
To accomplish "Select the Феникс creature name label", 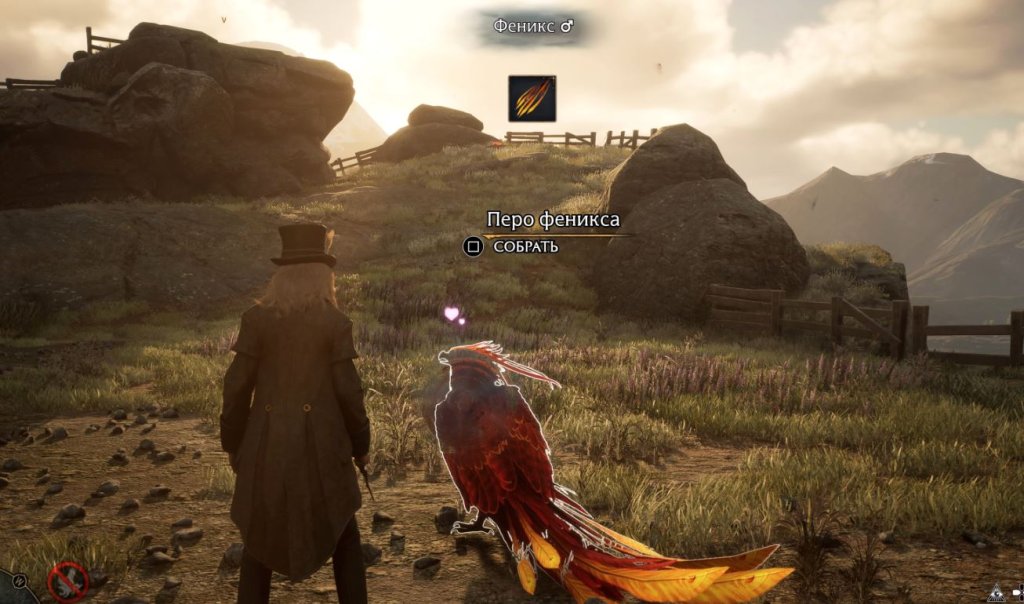I will 533,27.
